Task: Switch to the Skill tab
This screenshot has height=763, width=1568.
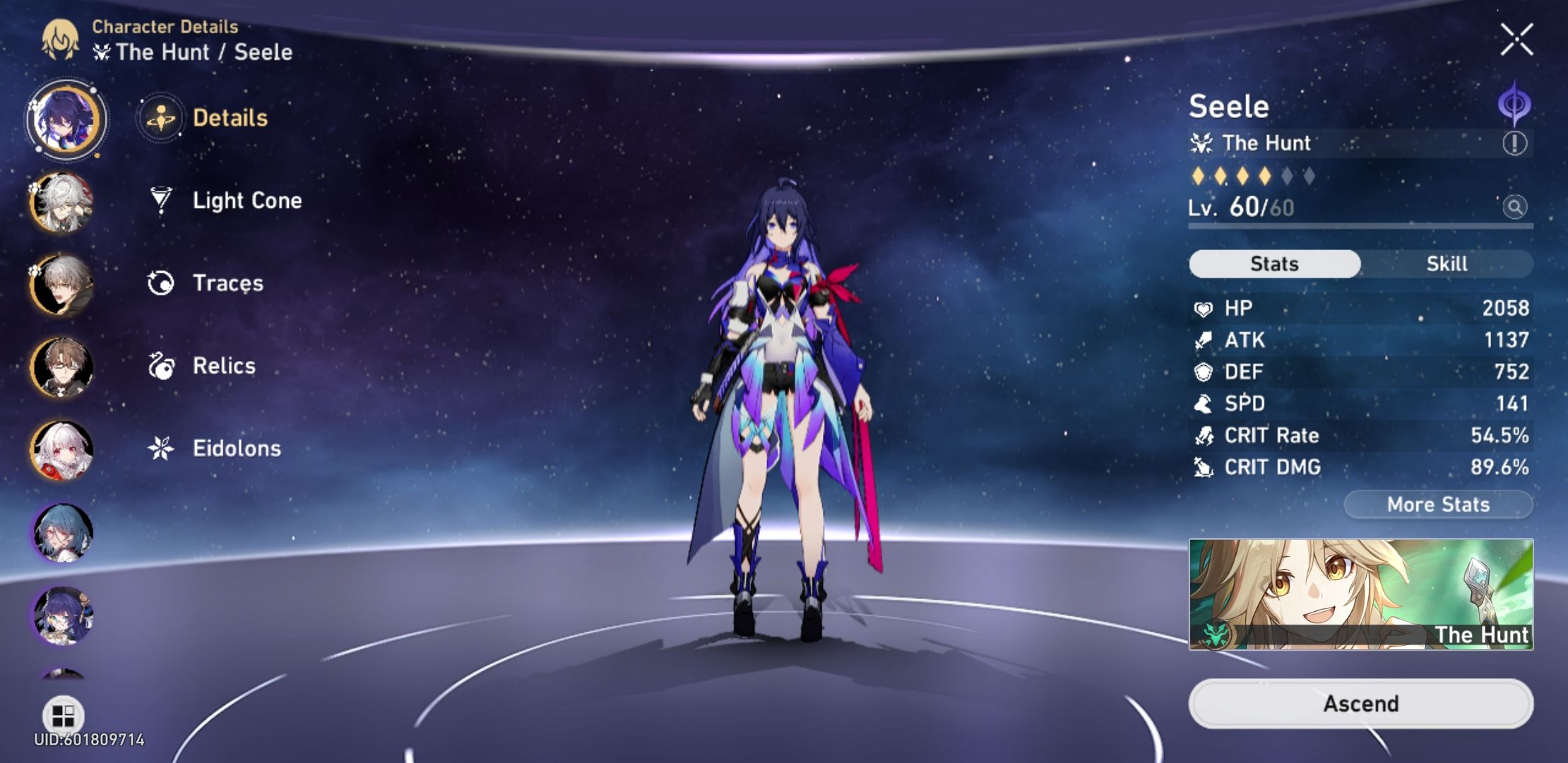Action: [x=1447, y=264]
